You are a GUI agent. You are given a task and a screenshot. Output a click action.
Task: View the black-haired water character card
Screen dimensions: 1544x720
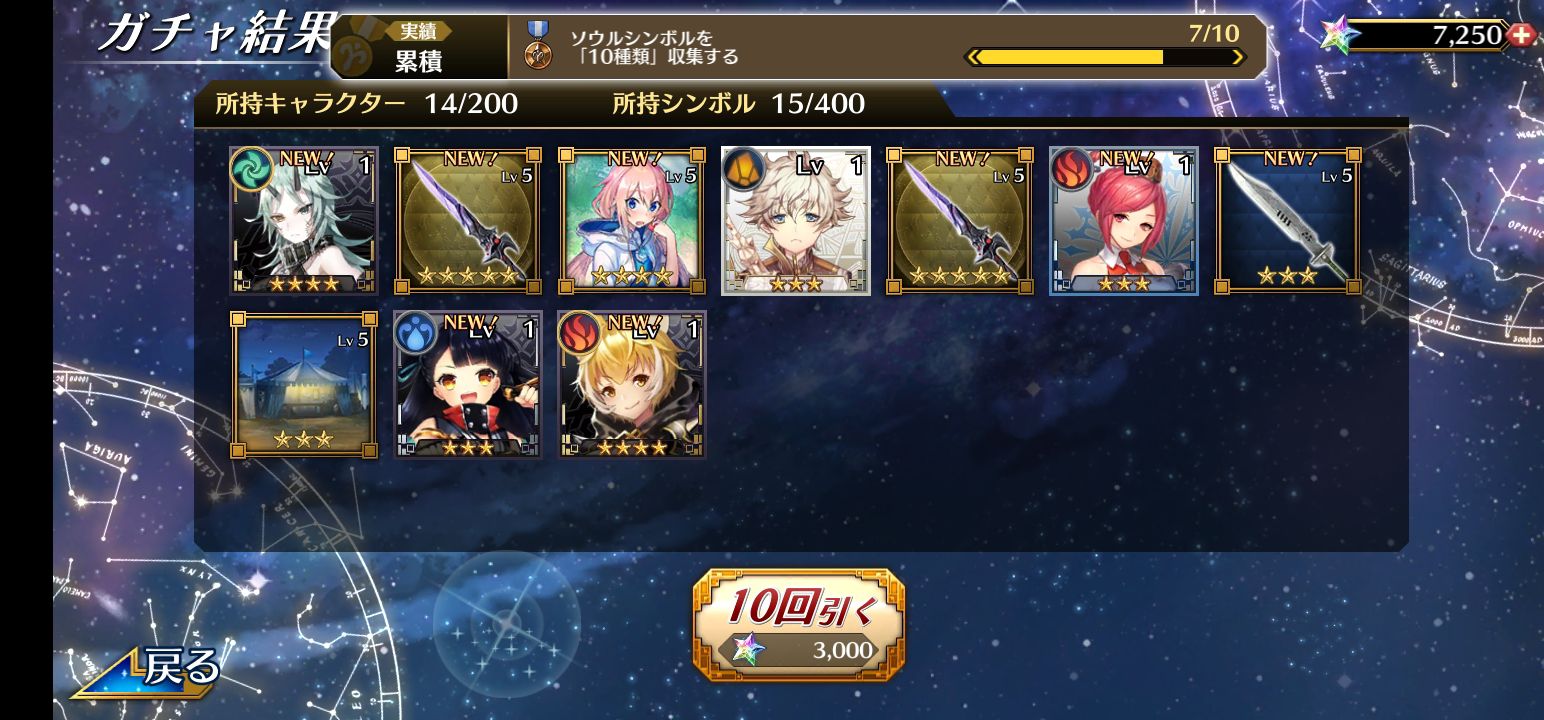(468, 385)
